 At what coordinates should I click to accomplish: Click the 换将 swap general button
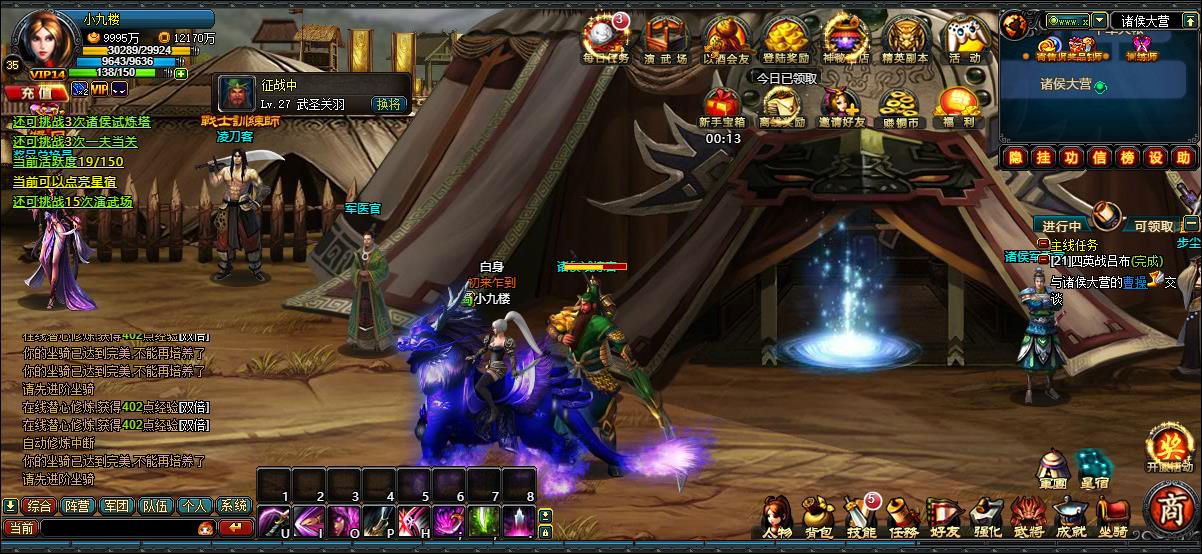pyautogui.click(x=388, y=103)
